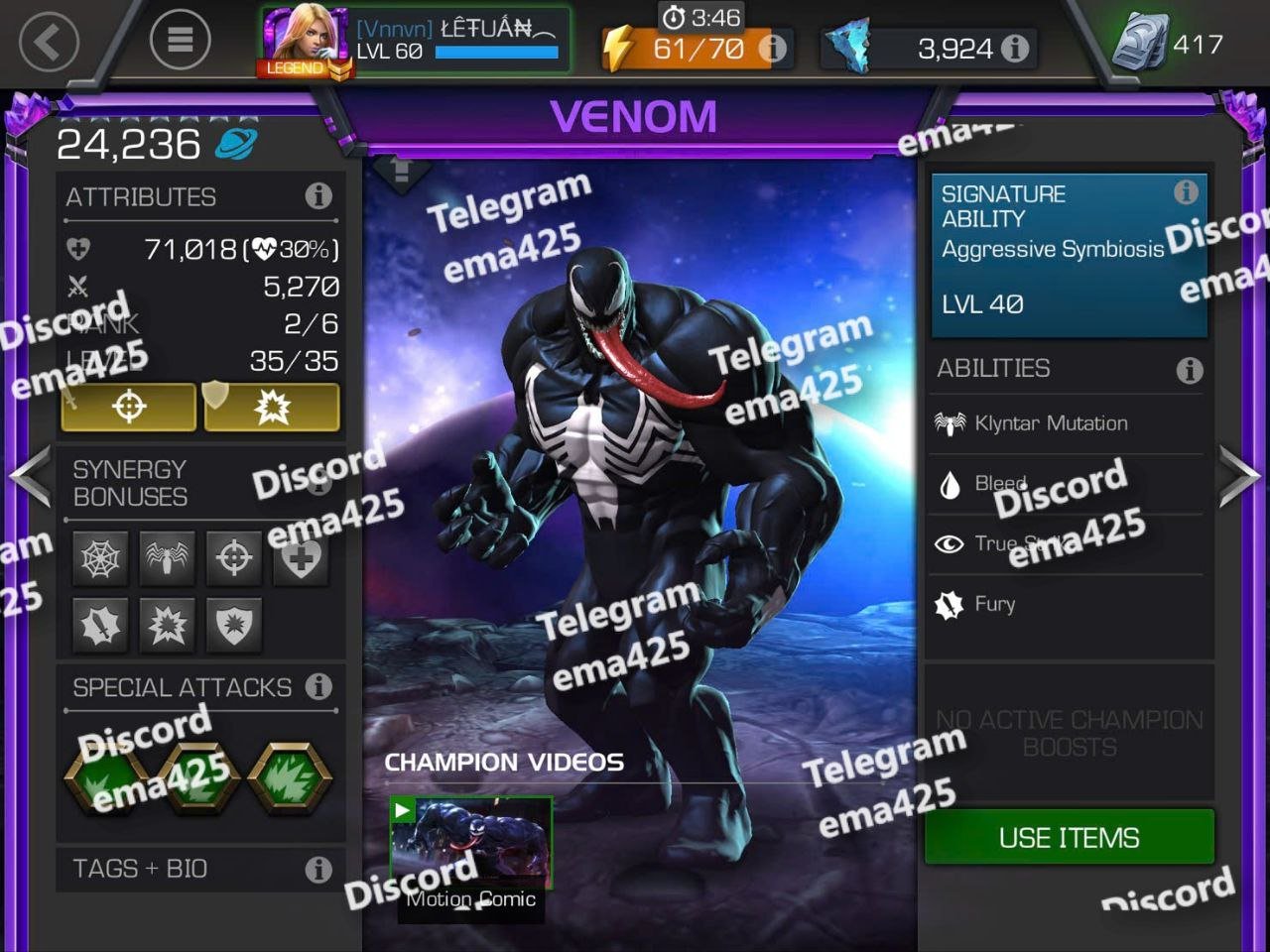Click the Use Items button

[1069, 837]
